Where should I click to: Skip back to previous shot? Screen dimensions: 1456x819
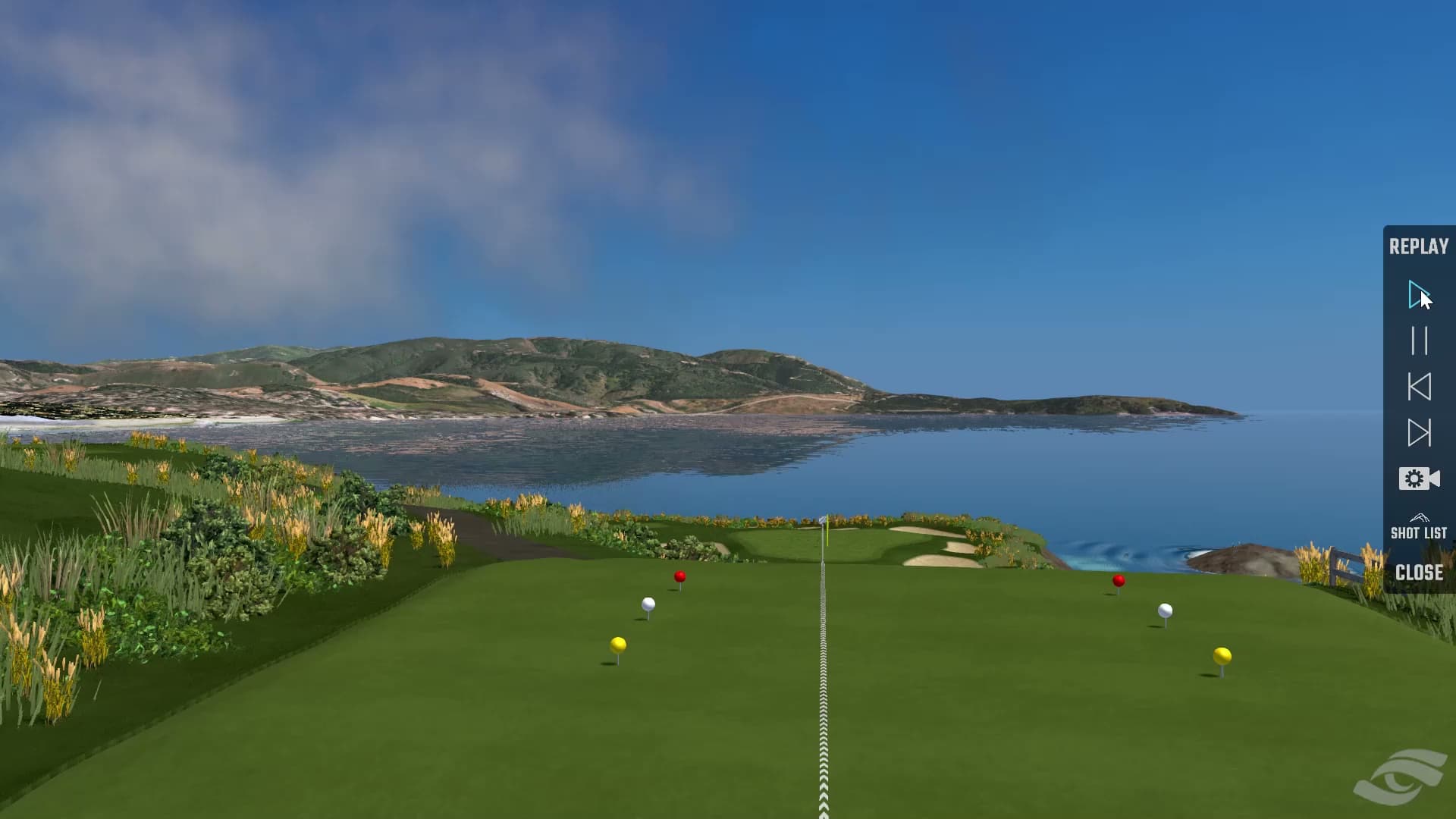click(1419, 387)
